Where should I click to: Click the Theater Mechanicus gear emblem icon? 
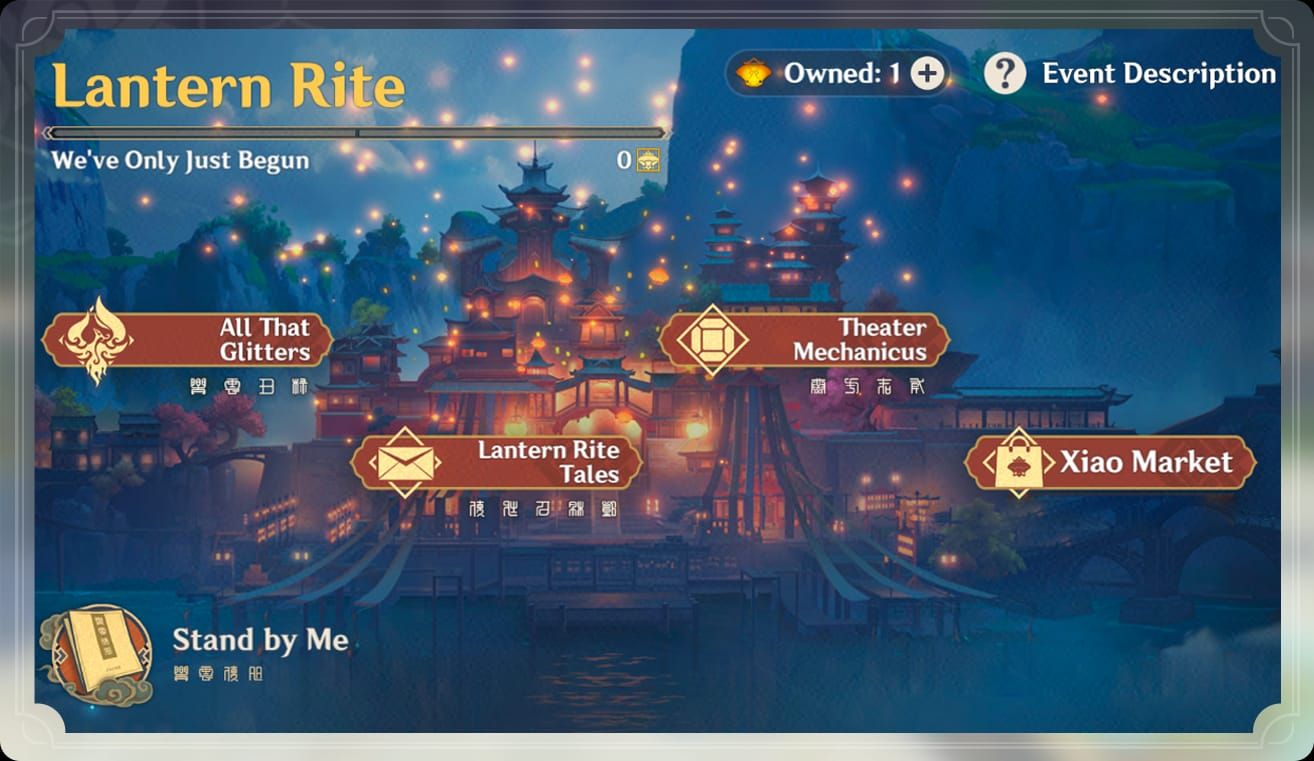click(x=712, y=340)
